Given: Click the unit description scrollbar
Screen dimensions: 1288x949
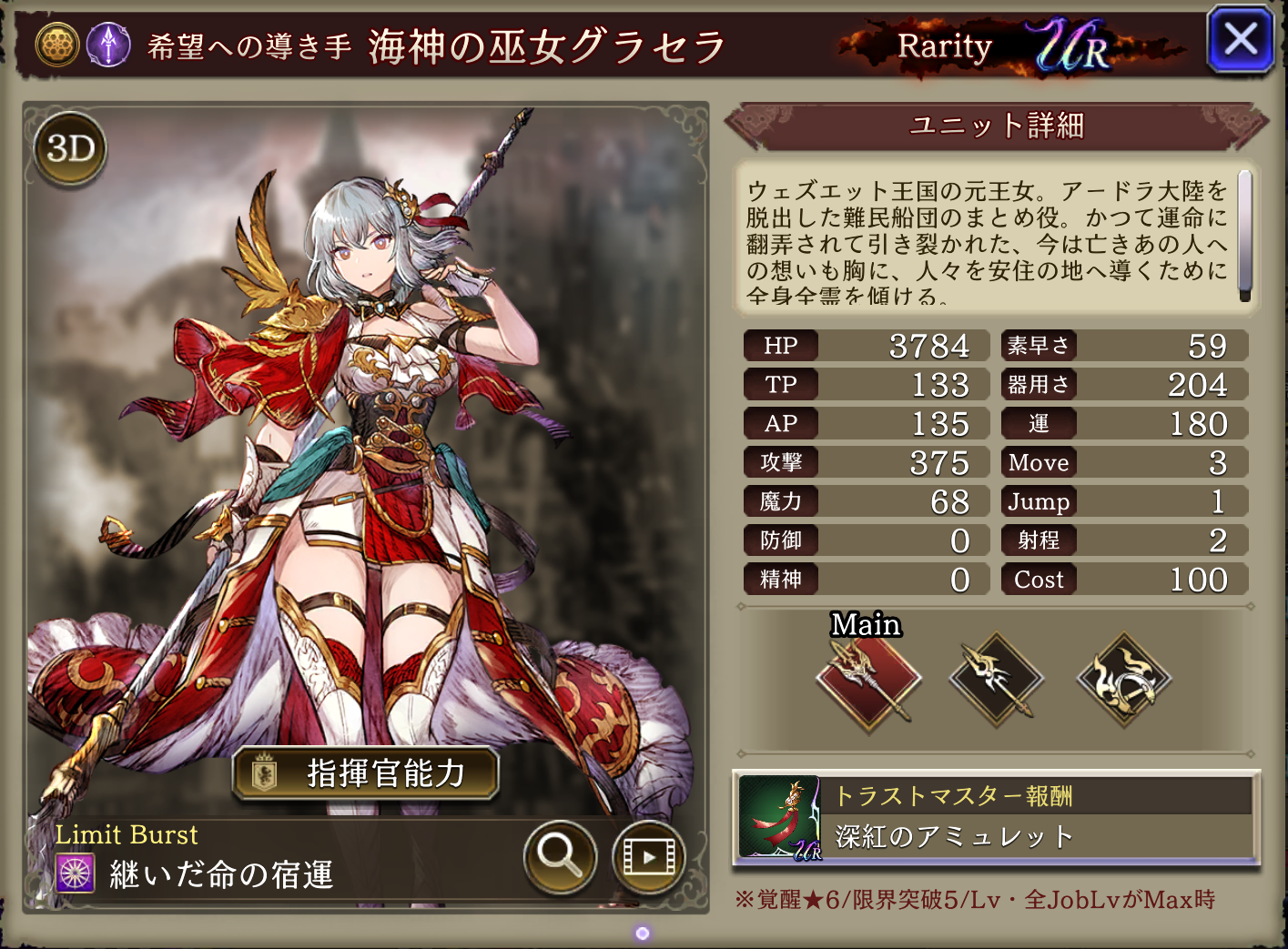Looking at the screenshot, I should tap(1244, 235).
